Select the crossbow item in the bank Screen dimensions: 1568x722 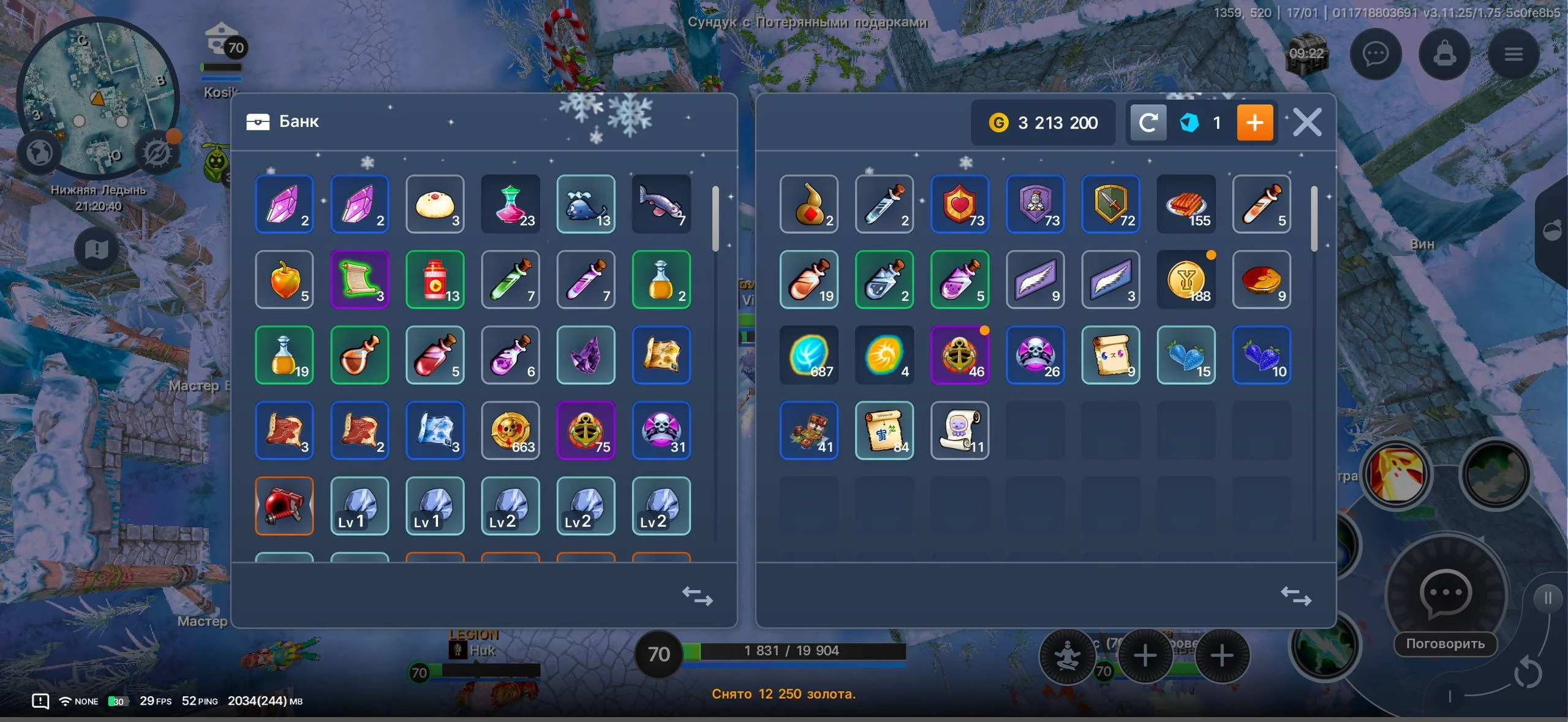pos(284,506)
